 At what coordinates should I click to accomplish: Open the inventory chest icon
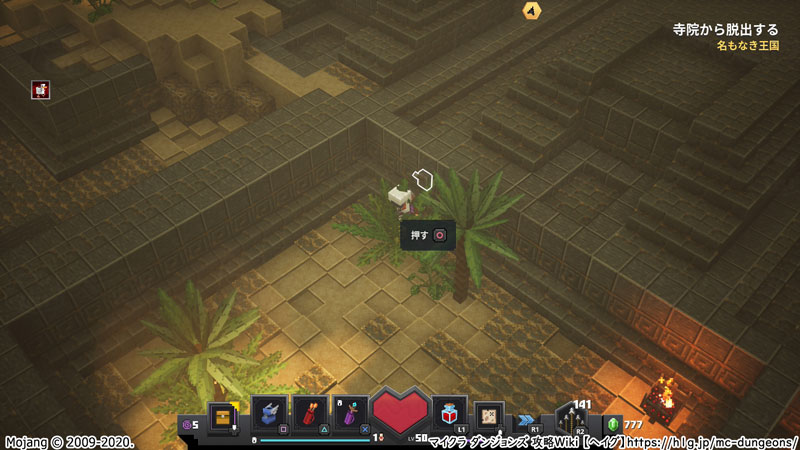223,414
